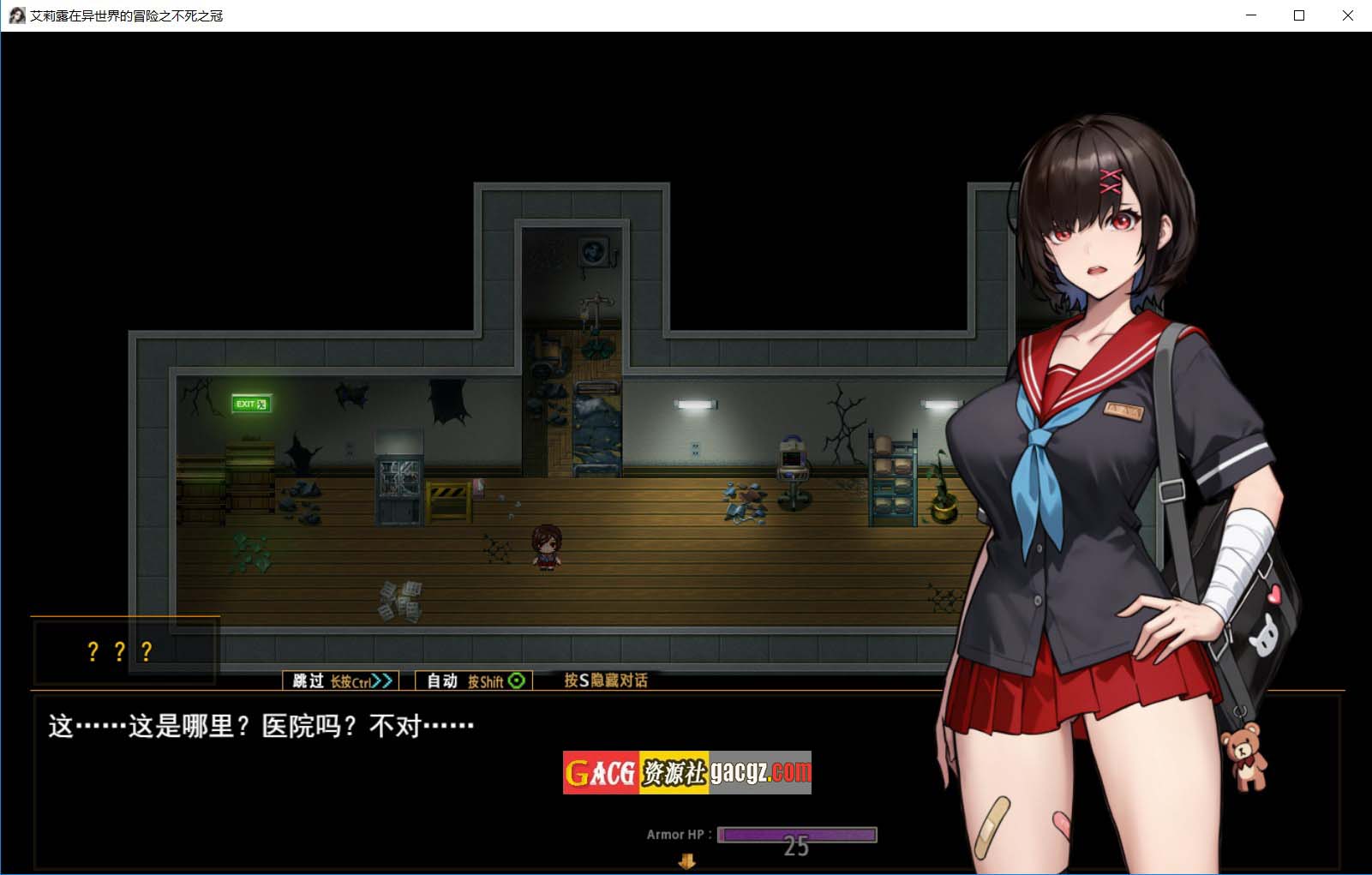Maximize the game window
Screen dimensions: 1372x875
1299,15
